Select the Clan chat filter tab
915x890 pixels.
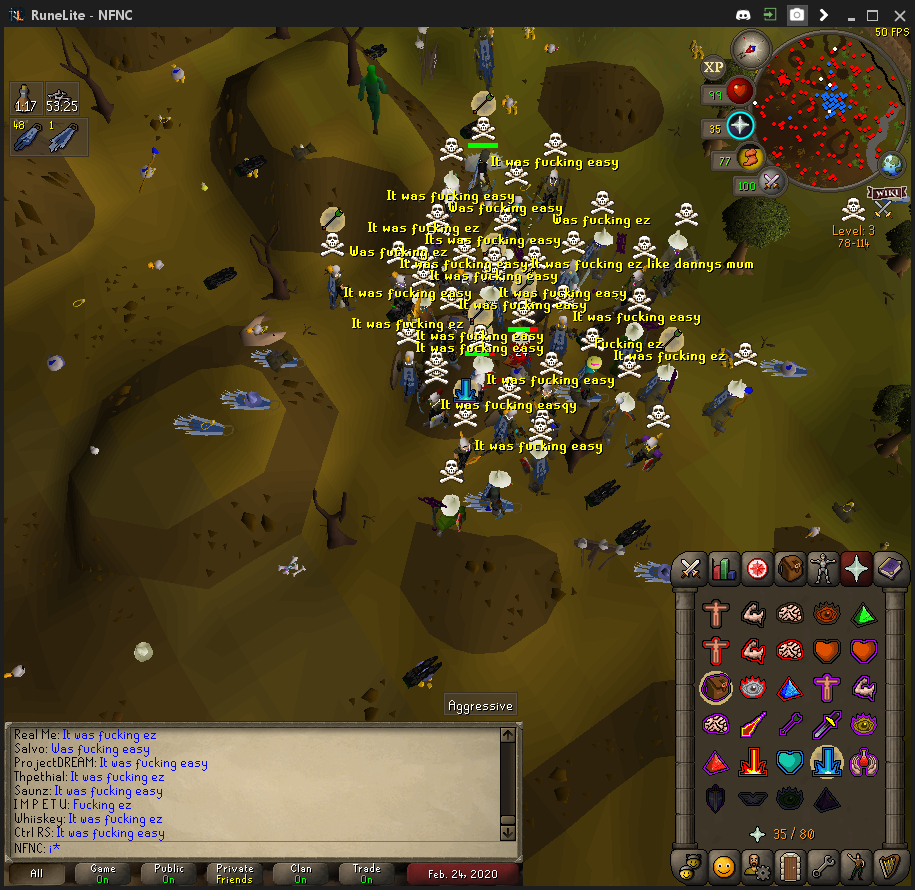301,873
